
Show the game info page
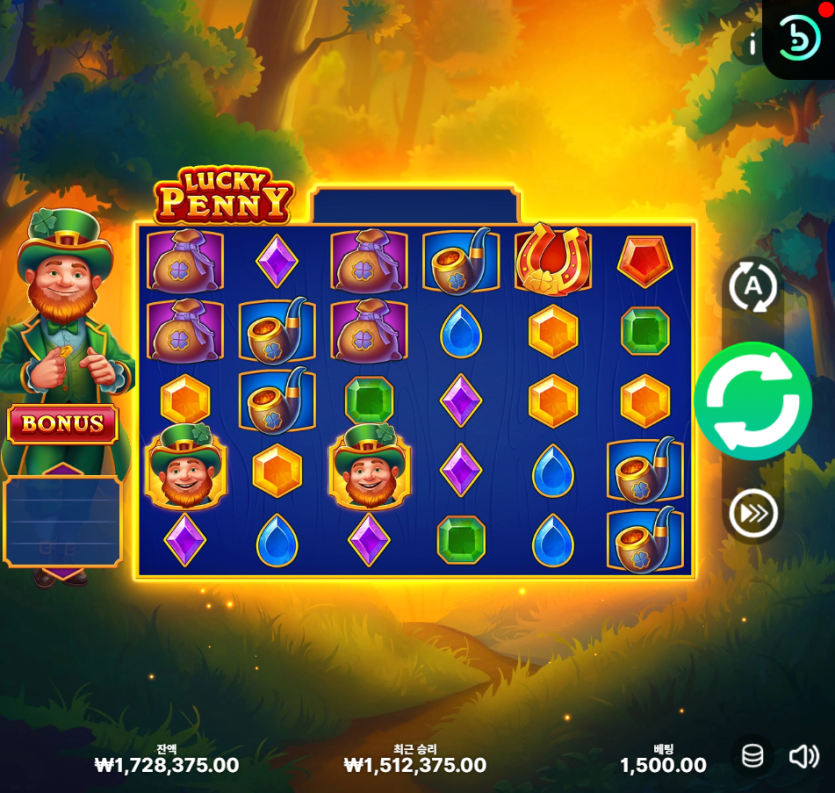752,44
